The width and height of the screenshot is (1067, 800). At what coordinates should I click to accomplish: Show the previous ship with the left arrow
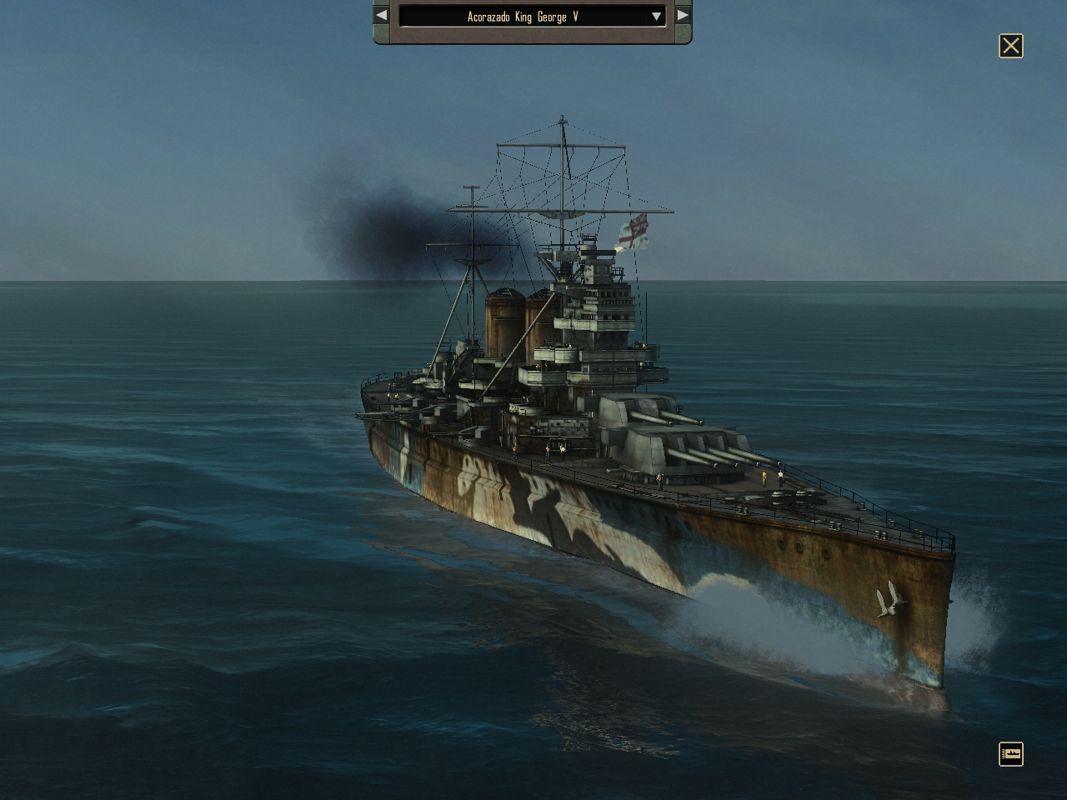point(382,16)
